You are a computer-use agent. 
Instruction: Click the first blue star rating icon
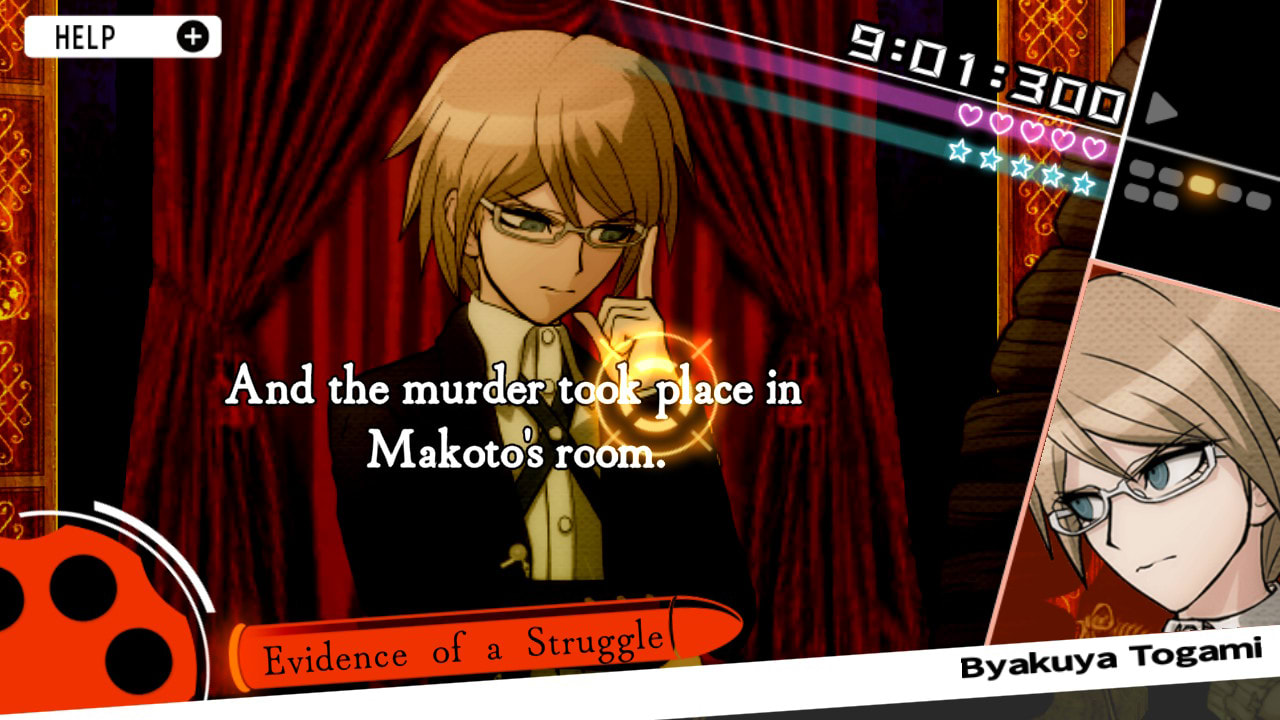960,150
